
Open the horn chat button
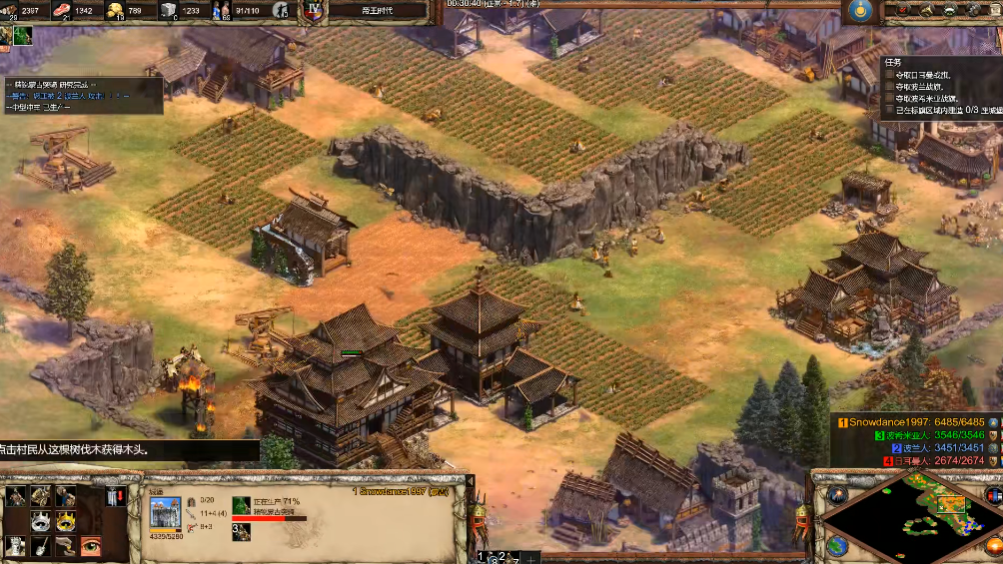coord(925,10)
